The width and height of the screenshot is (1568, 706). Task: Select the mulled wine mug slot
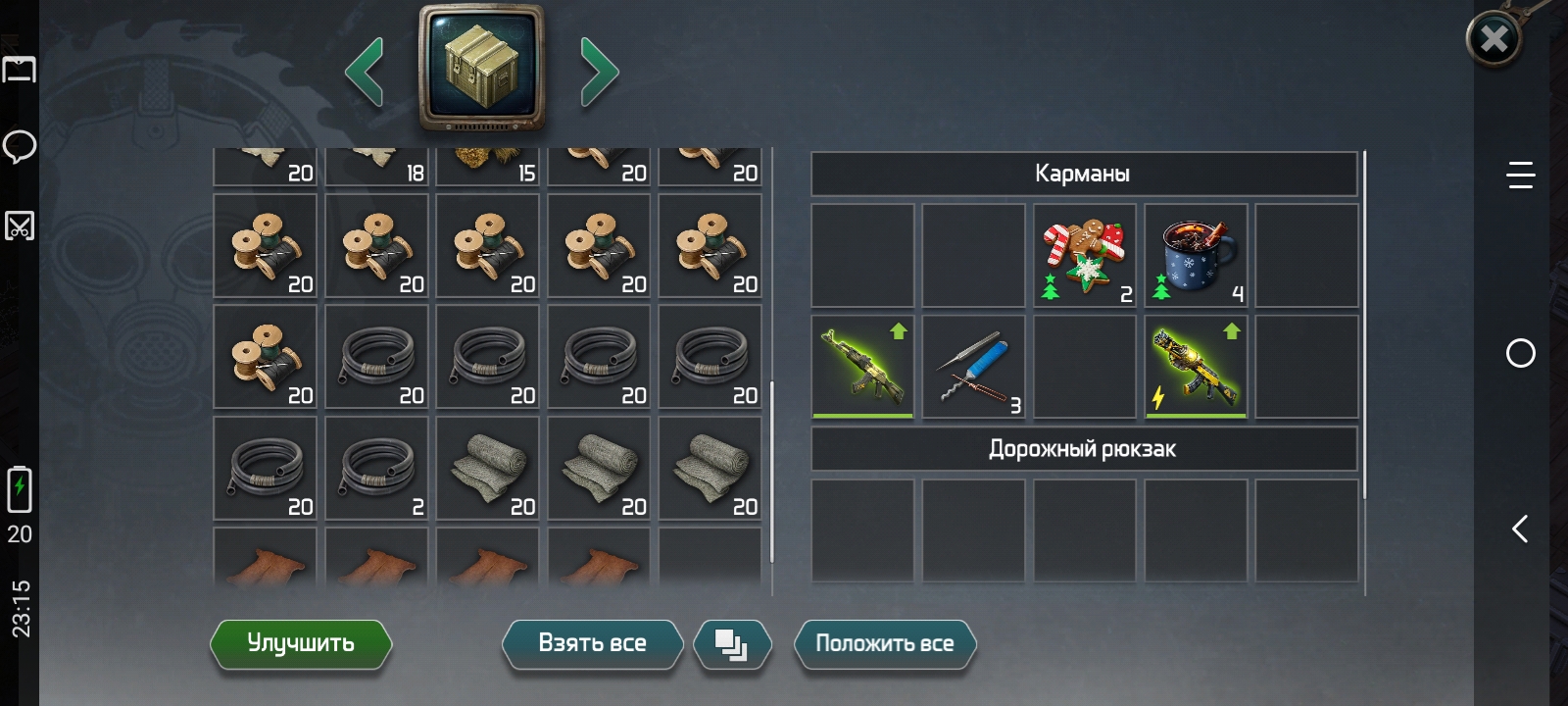(x=1196, y=255)
